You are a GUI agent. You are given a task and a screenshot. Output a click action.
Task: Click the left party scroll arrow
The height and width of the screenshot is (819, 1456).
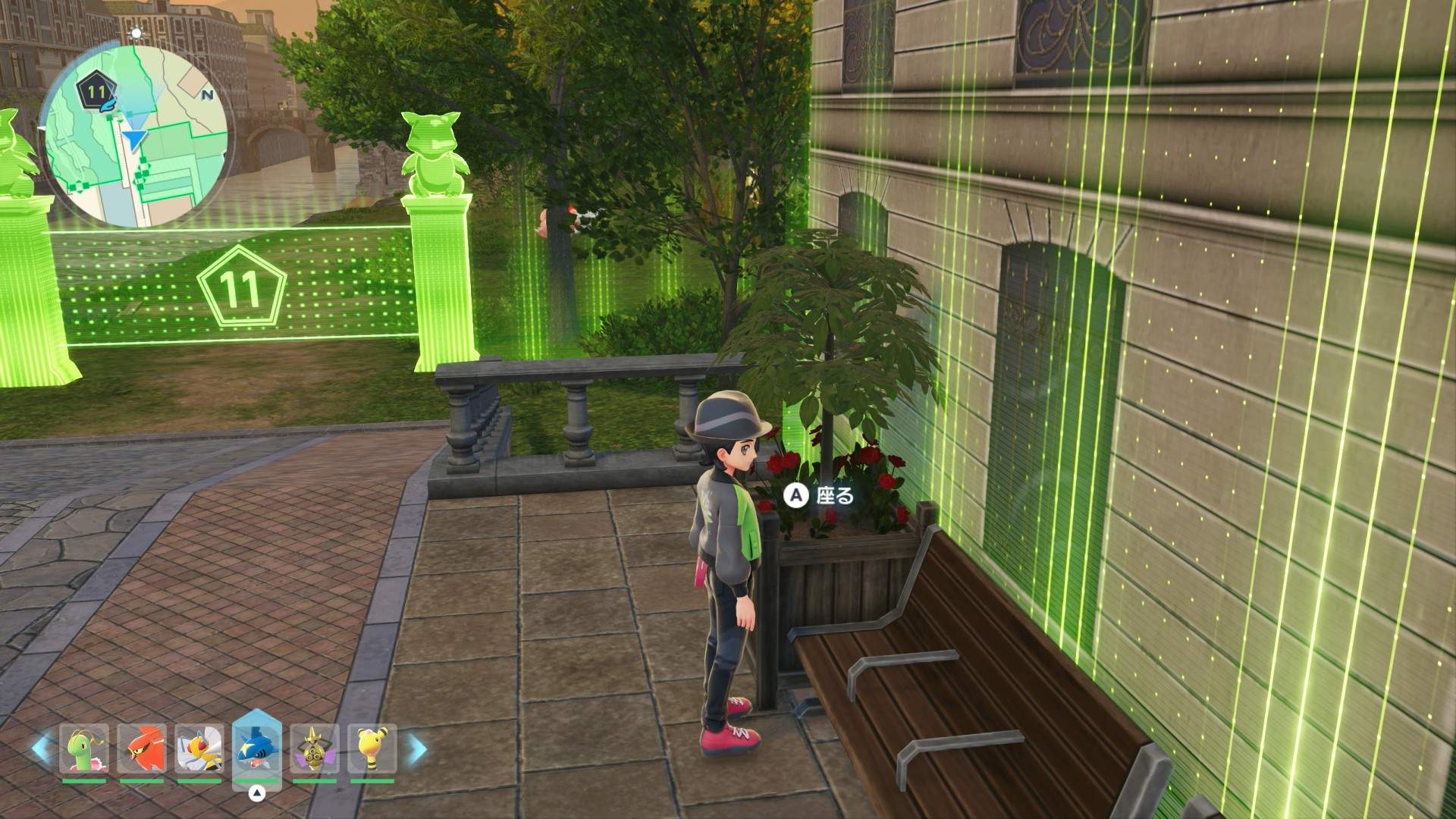pos(42,748)
